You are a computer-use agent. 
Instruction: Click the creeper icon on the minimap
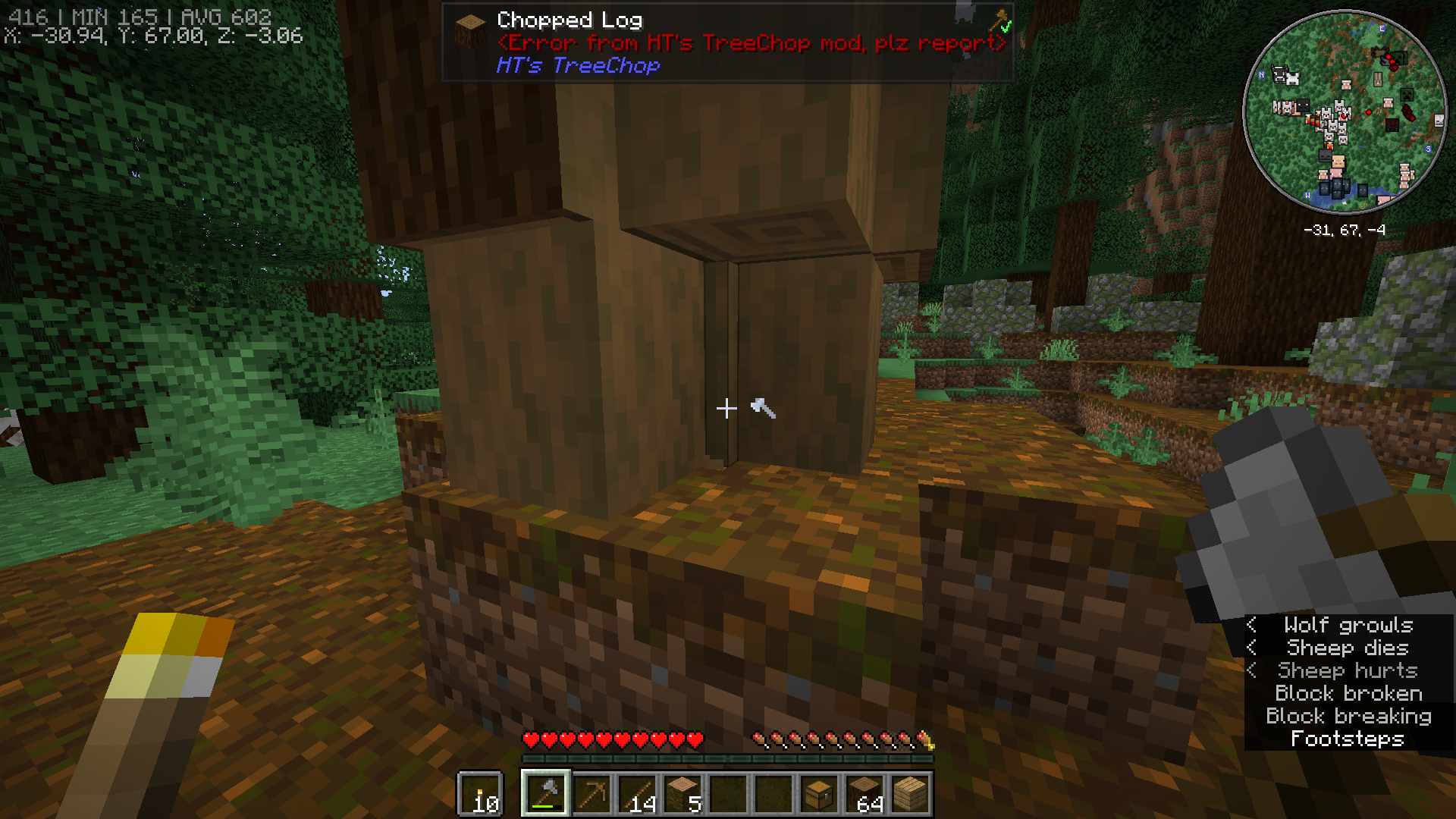point(1405,93)
